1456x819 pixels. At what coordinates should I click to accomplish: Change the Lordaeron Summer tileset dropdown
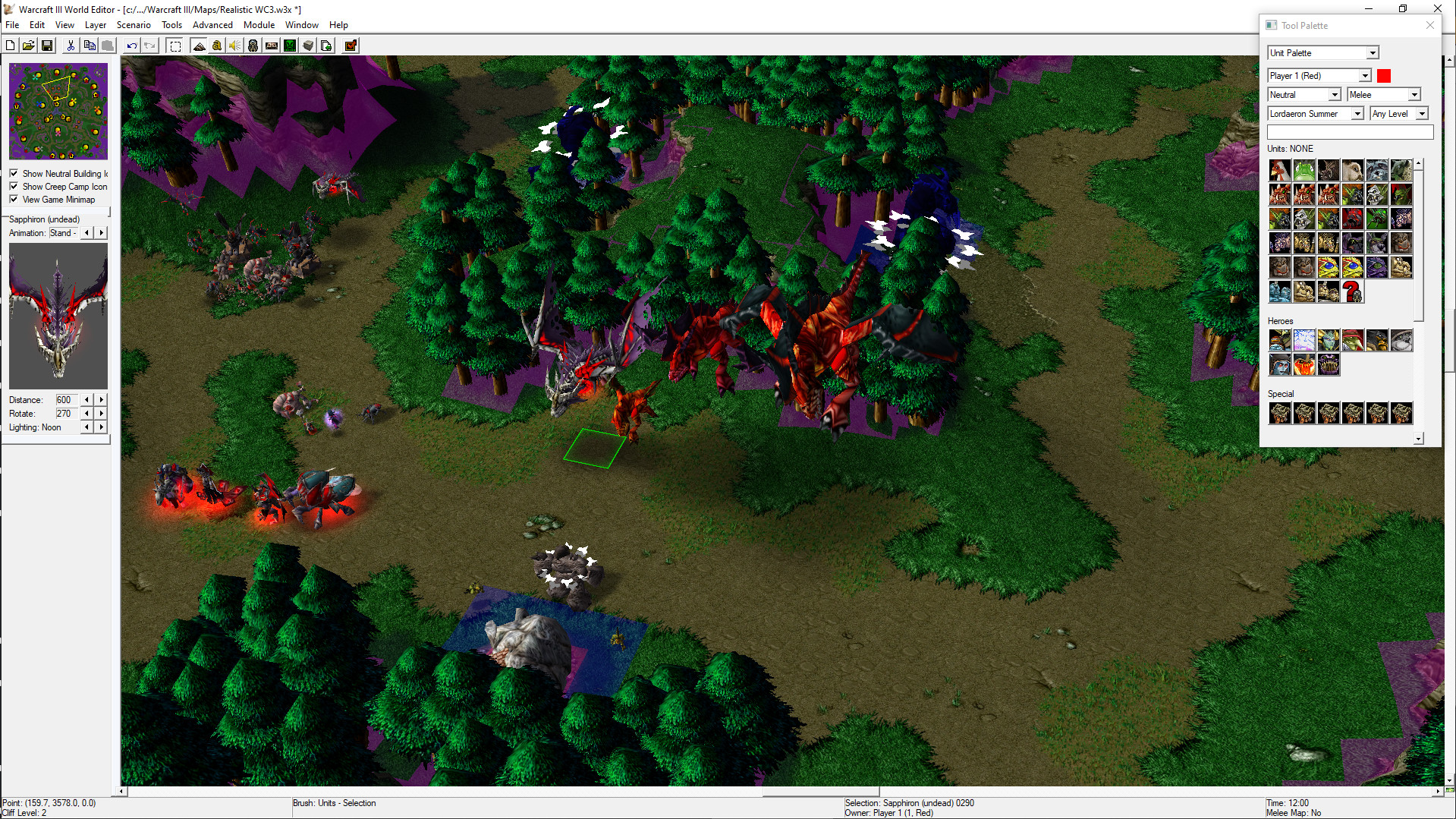tap(1360, 113)
